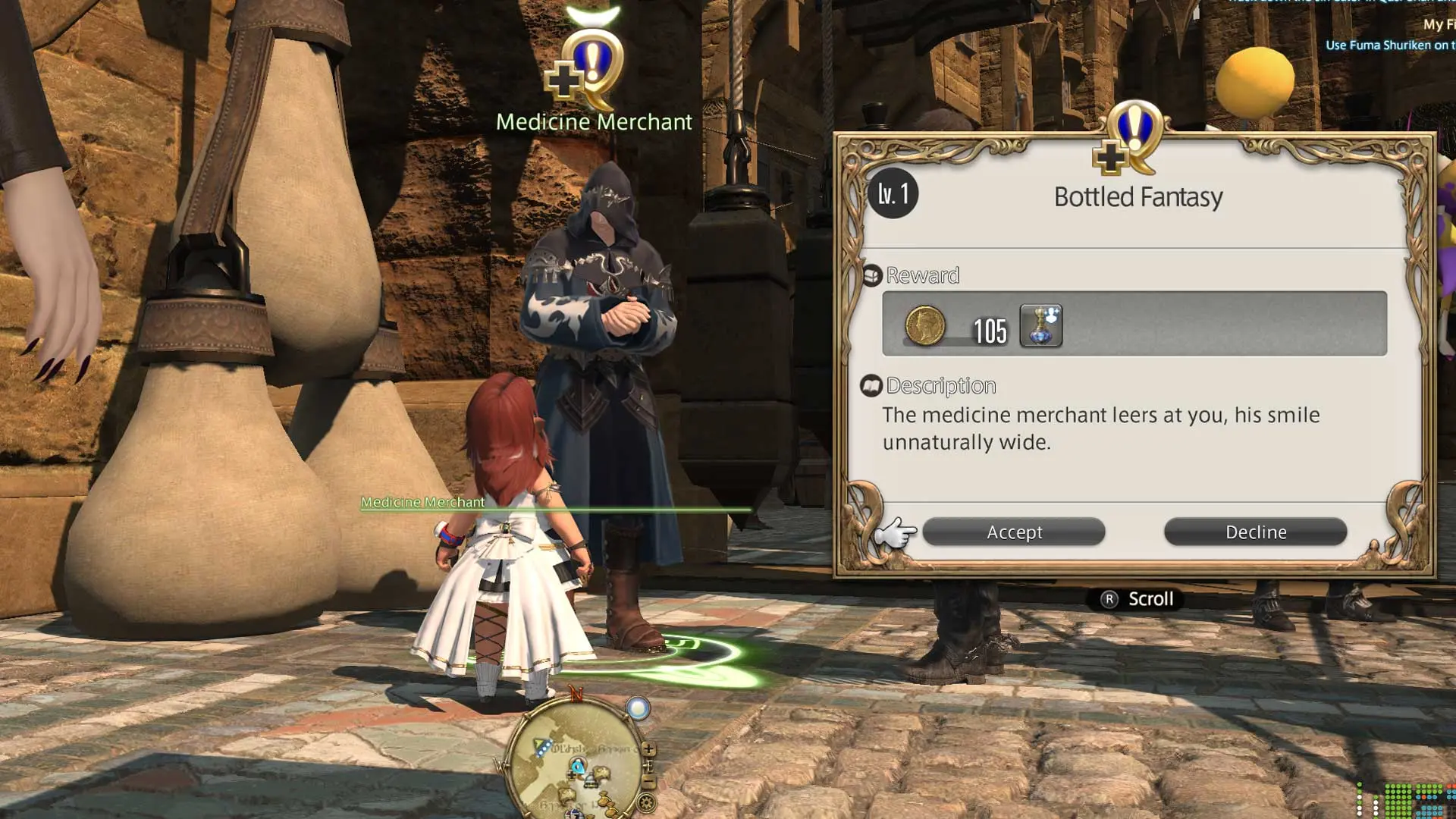Accept the Bottled Fantasy quest
This screenshot has height=819, width=1456.
click(x=1014, y=532)
